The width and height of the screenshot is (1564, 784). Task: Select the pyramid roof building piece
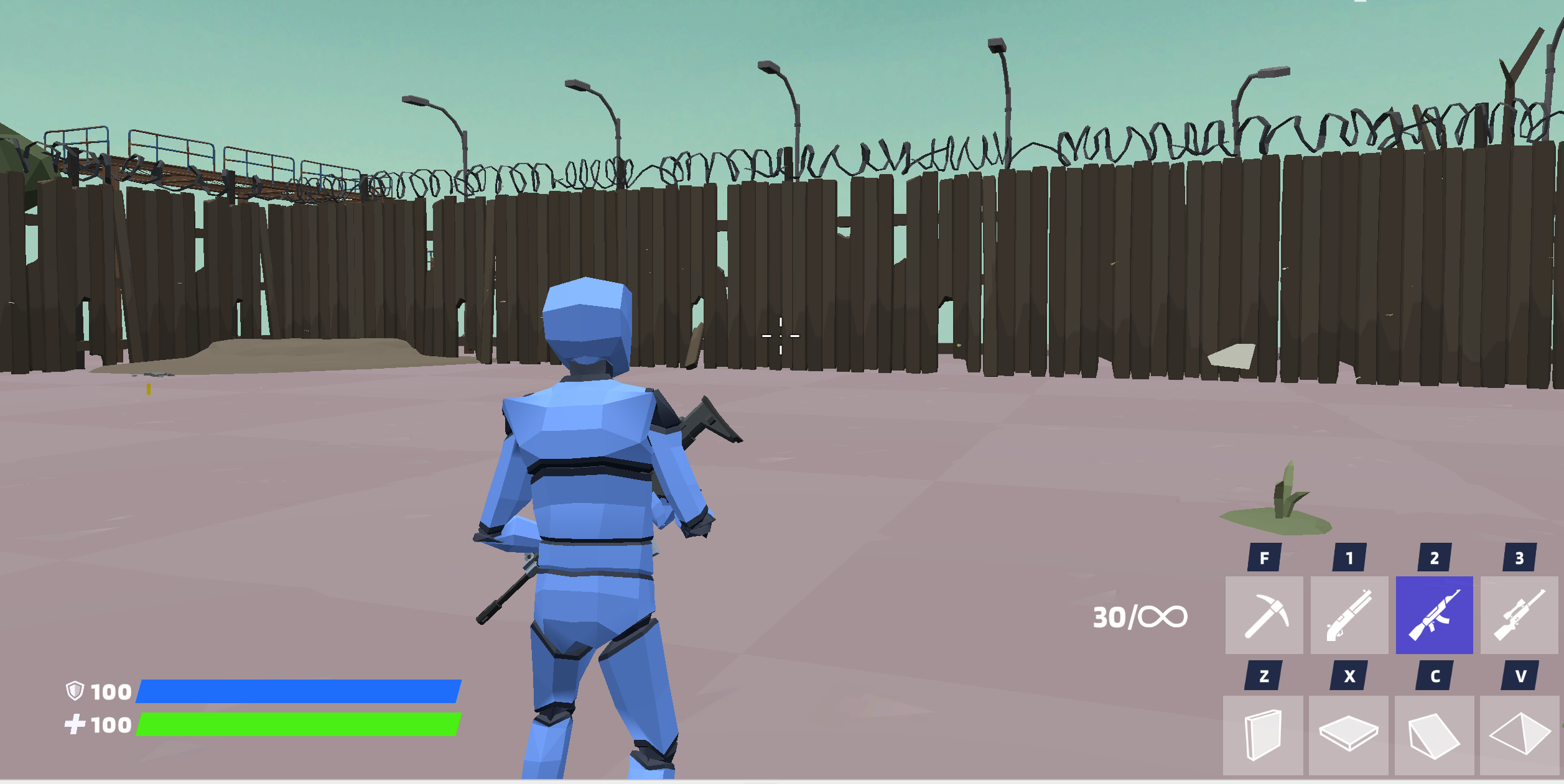tap(1518, 734)
